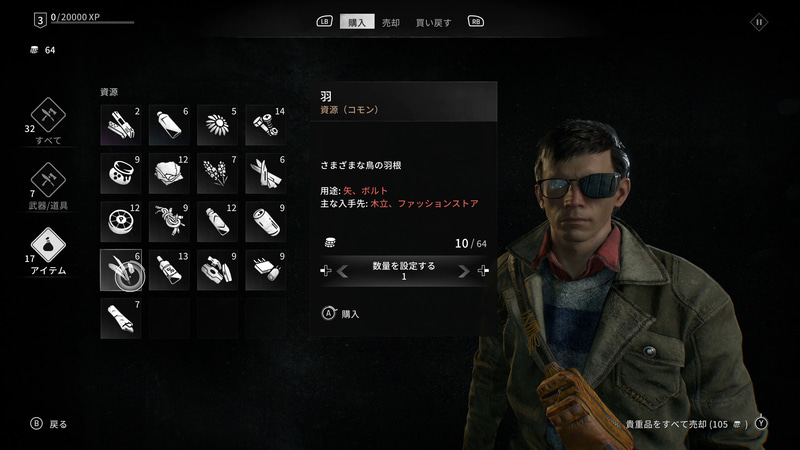This screenshot has height=450, width=800.
Task: Select the bottle slot with count 6
Action: (169, 125)
